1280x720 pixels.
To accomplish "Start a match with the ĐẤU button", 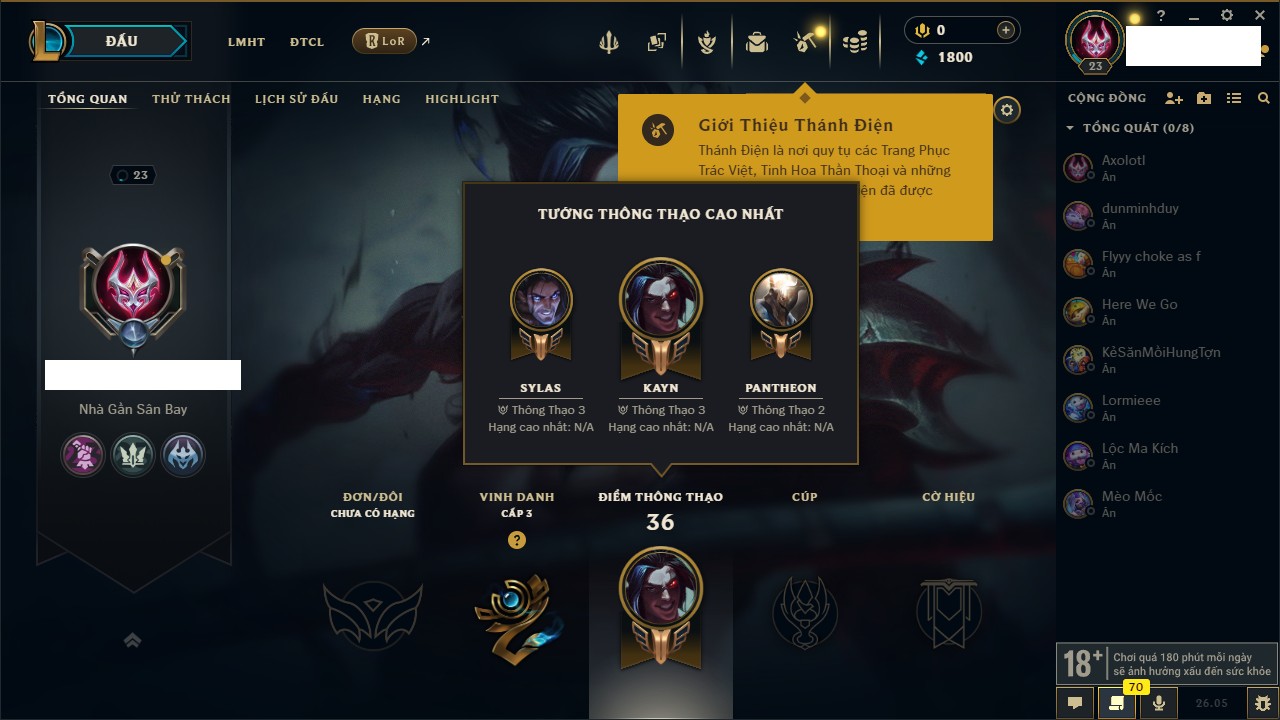I will (x=121, y=41).
